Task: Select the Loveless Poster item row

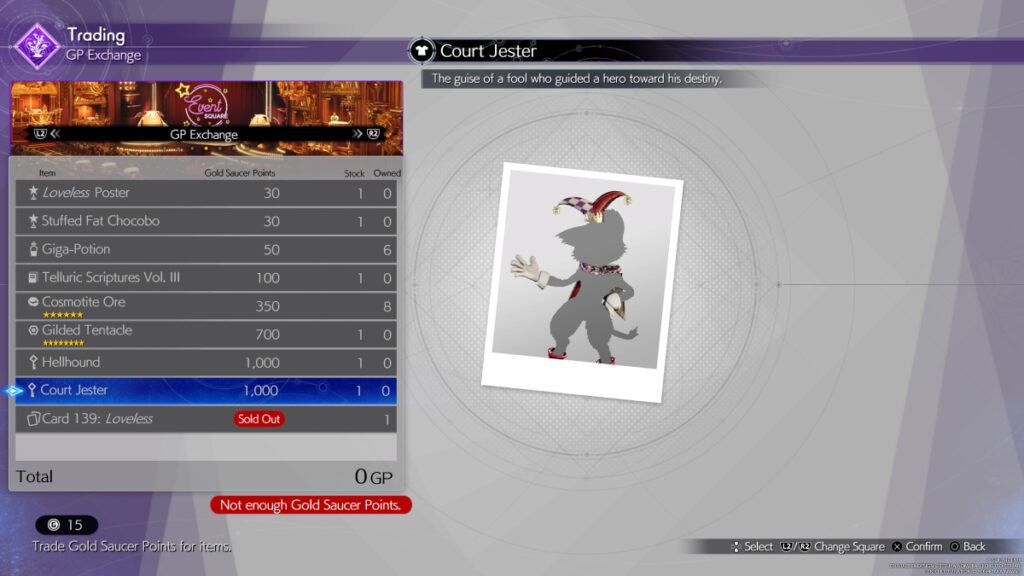Action: pos(206,193)
